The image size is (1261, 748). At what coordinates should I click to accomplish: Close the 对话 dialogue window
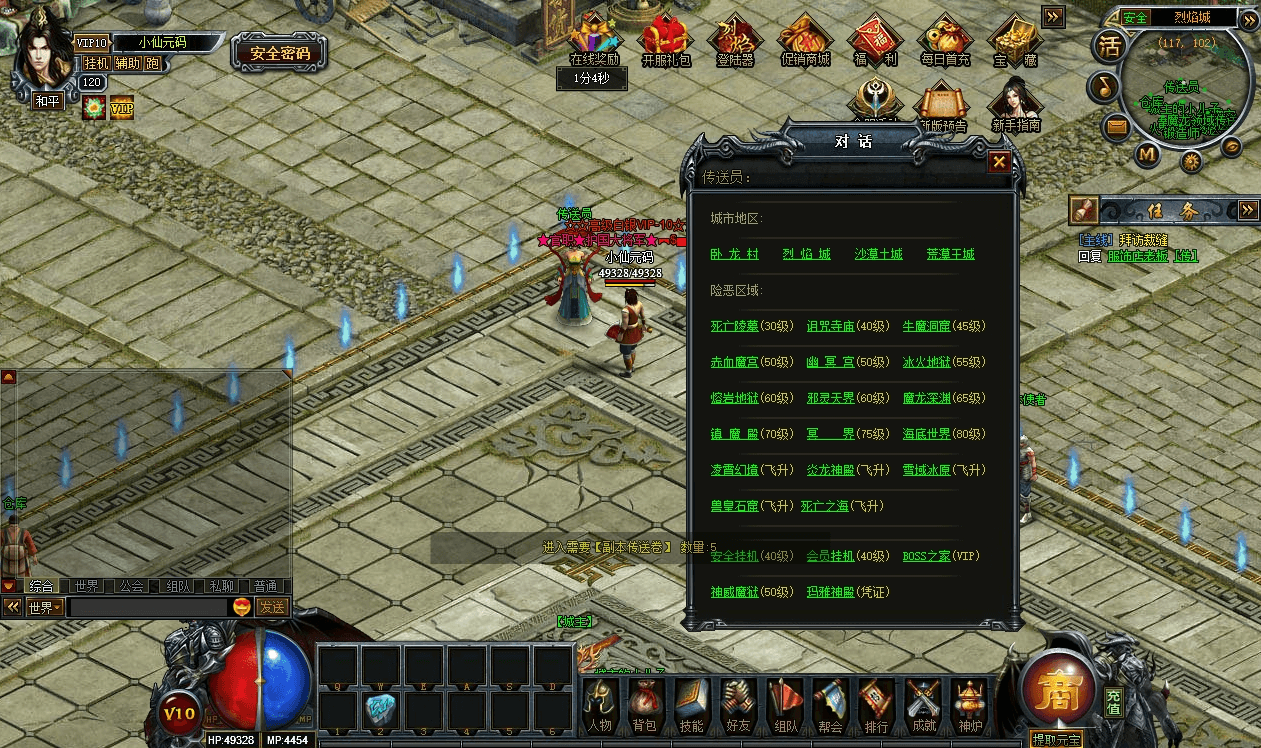point(998,163)
